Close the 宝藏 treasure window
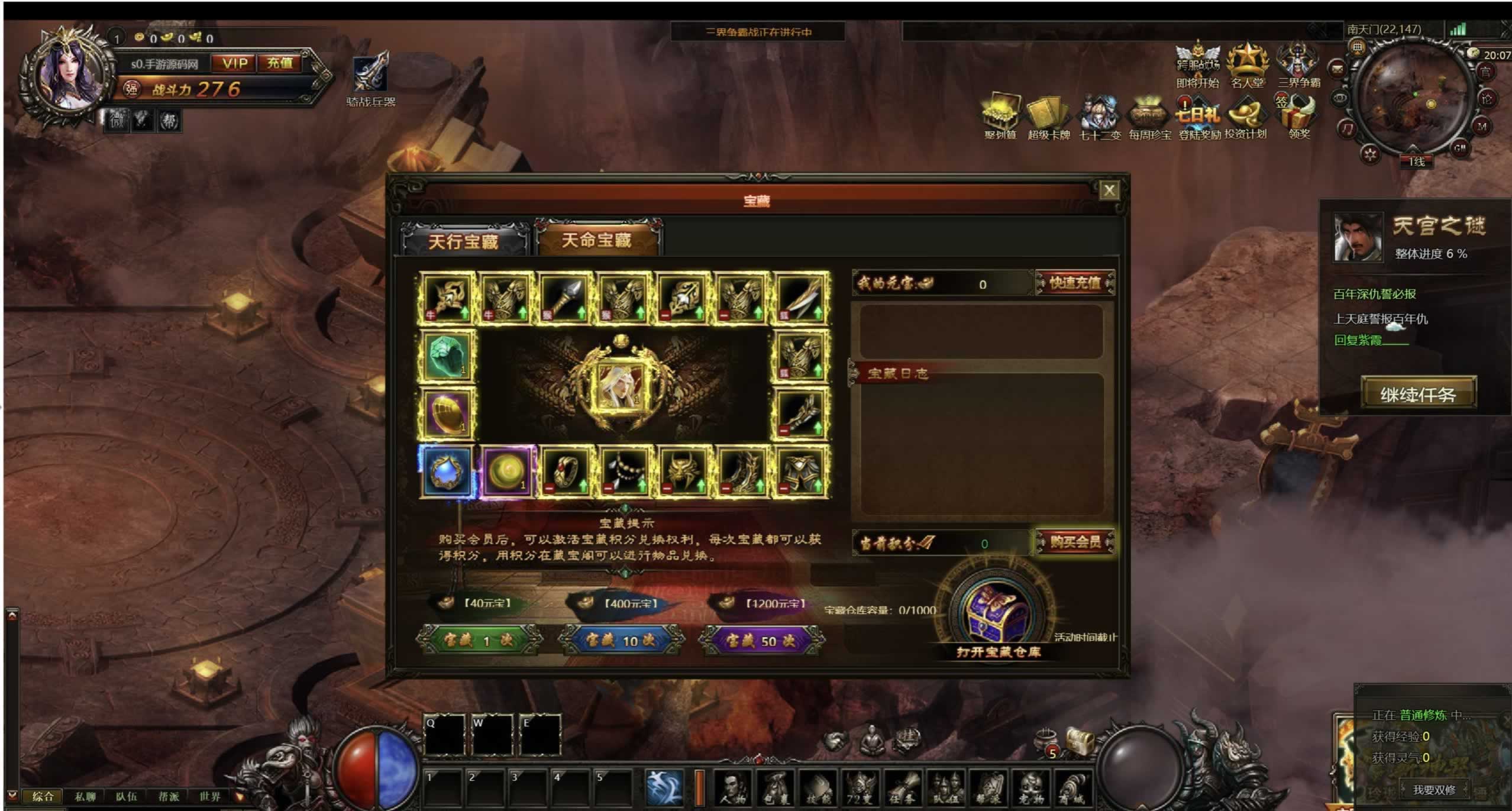Screen dimensions: 1512x811 click(1109, 190)
